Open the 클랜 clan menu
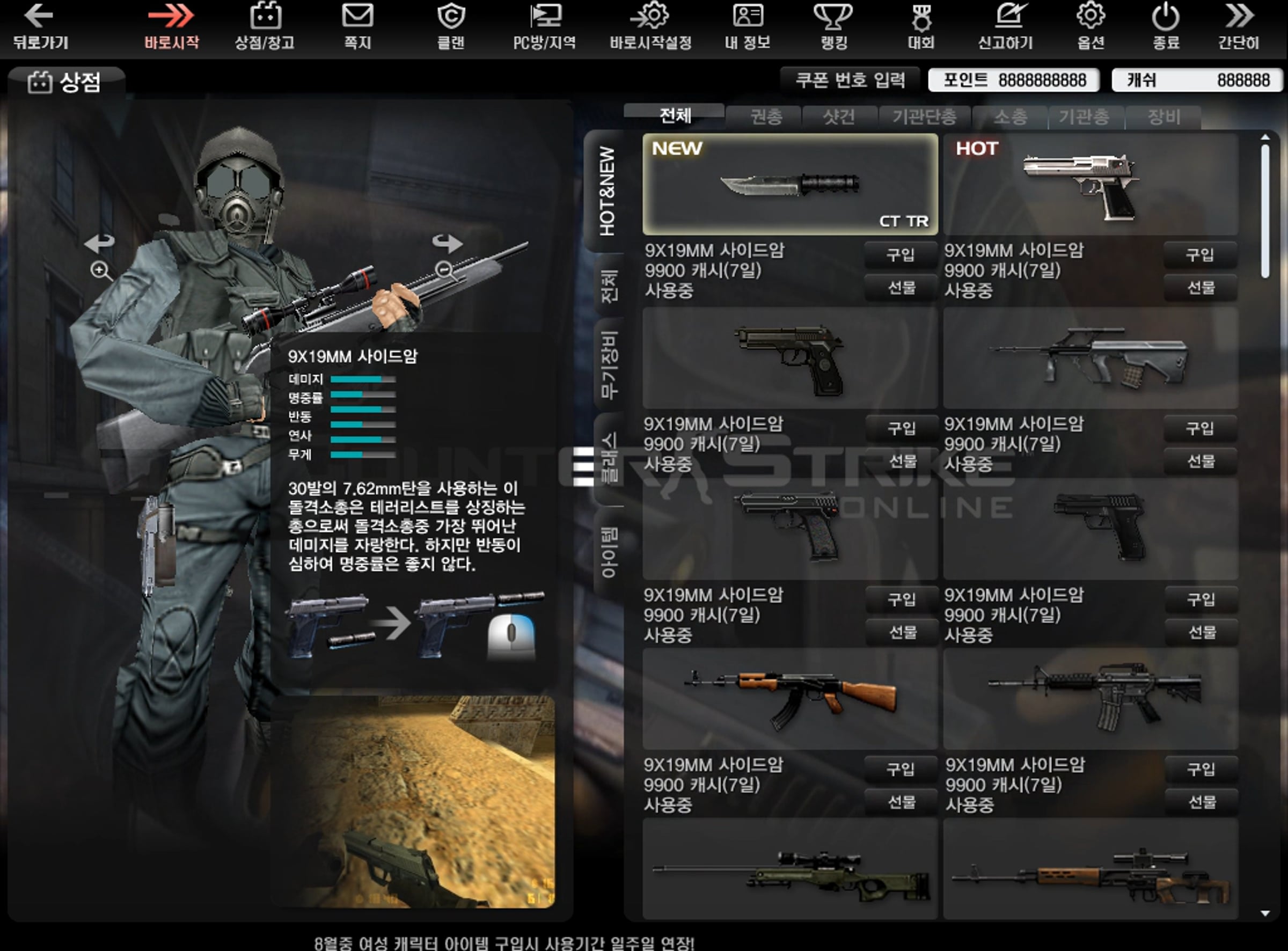Screen dimensions: 1288x951 451,26
